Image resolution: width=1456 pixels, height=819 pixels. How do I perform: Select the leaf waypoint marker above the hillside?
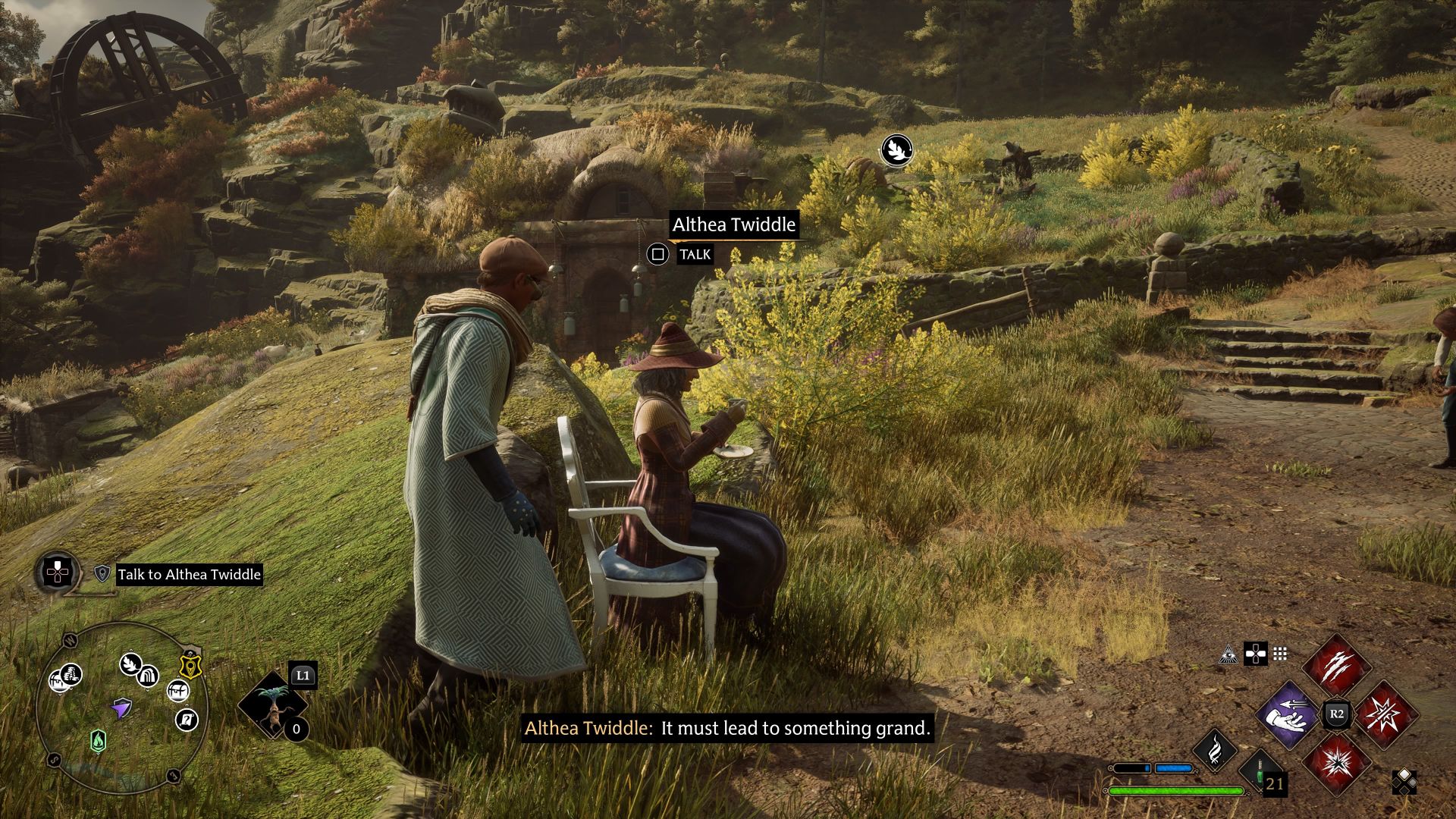[897, 149]
